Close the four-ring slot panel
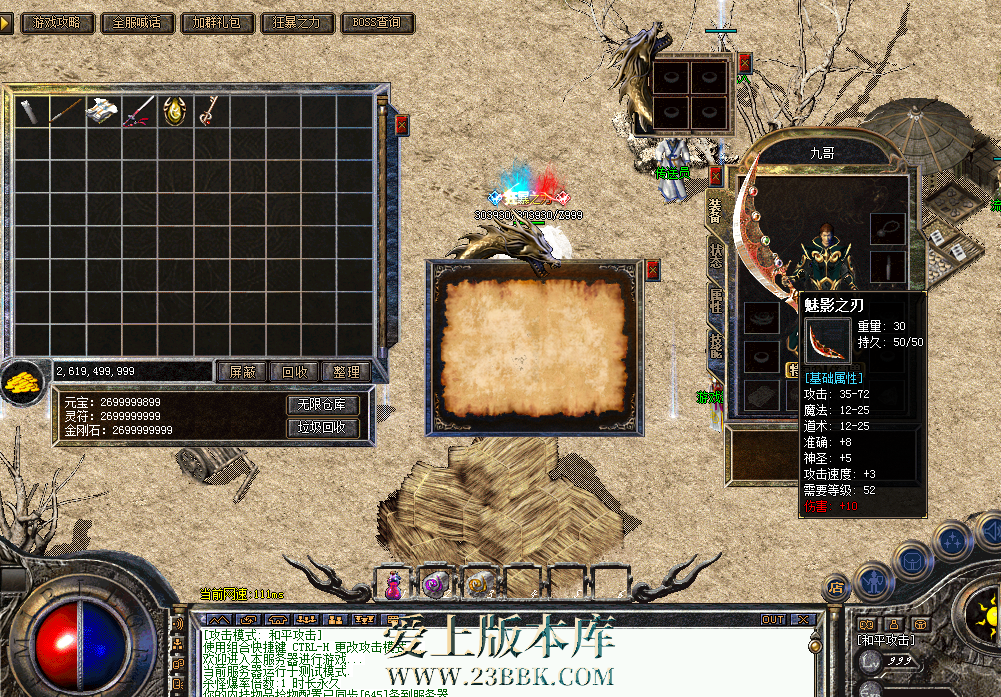 (x=744, y=63)
